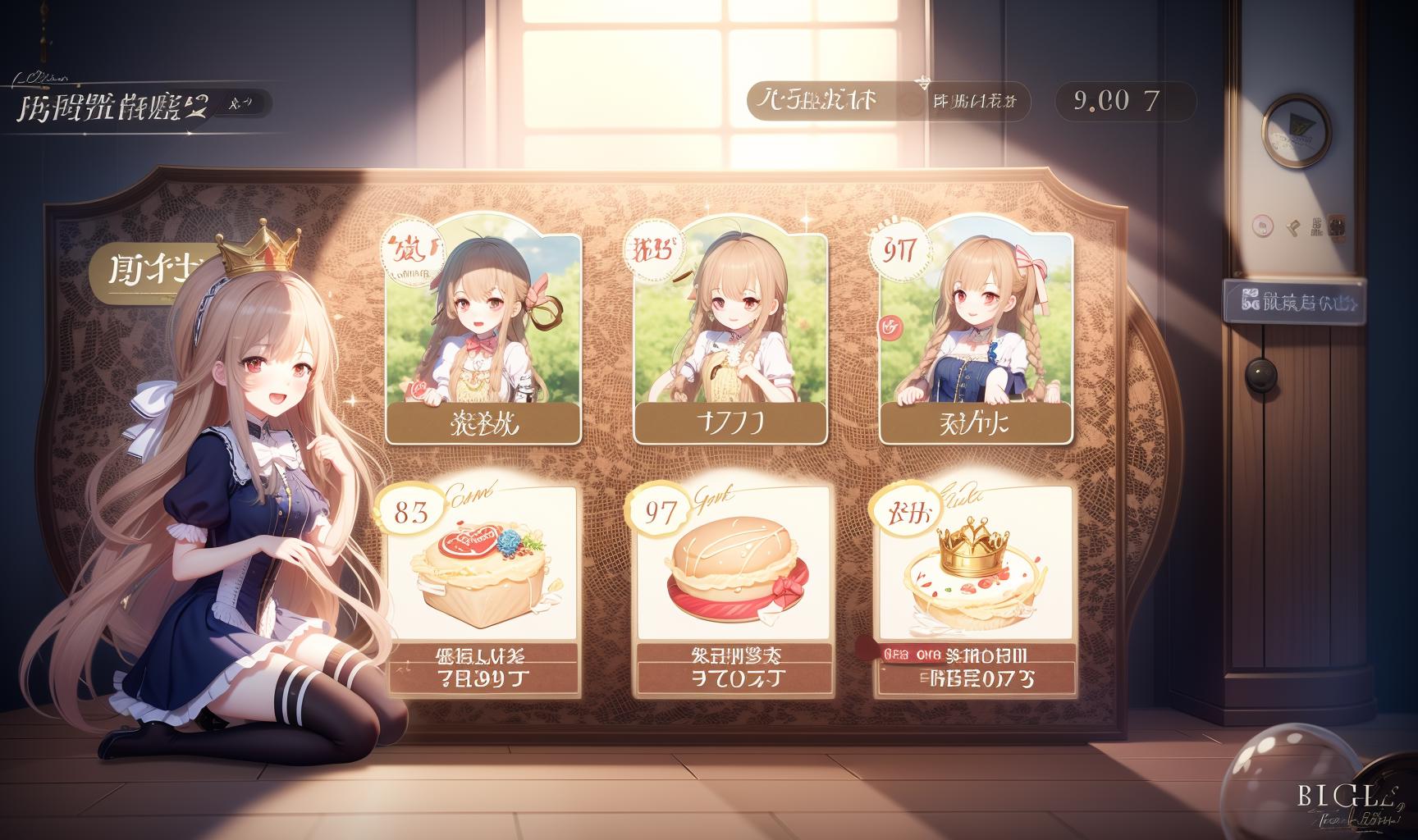Image resolution: width=1418 pixels, height=840 pixels.
Task: Select the heart-topped cake card
Action: pyautogui.click(x=483, y=588)
